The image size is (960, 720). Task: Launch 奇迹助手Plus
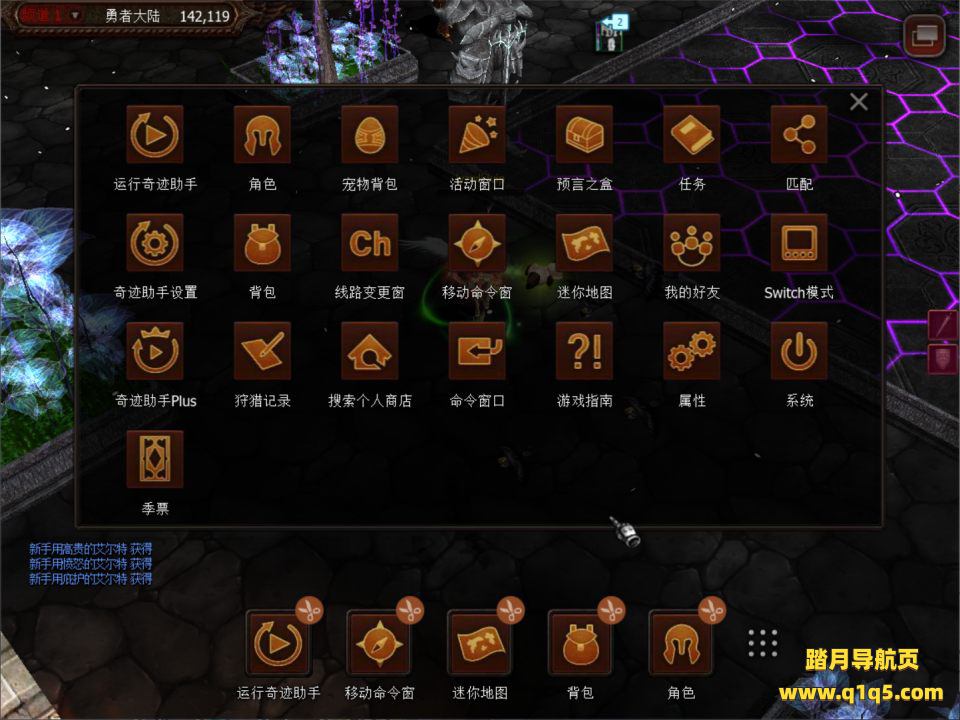(x=155, y=351)
